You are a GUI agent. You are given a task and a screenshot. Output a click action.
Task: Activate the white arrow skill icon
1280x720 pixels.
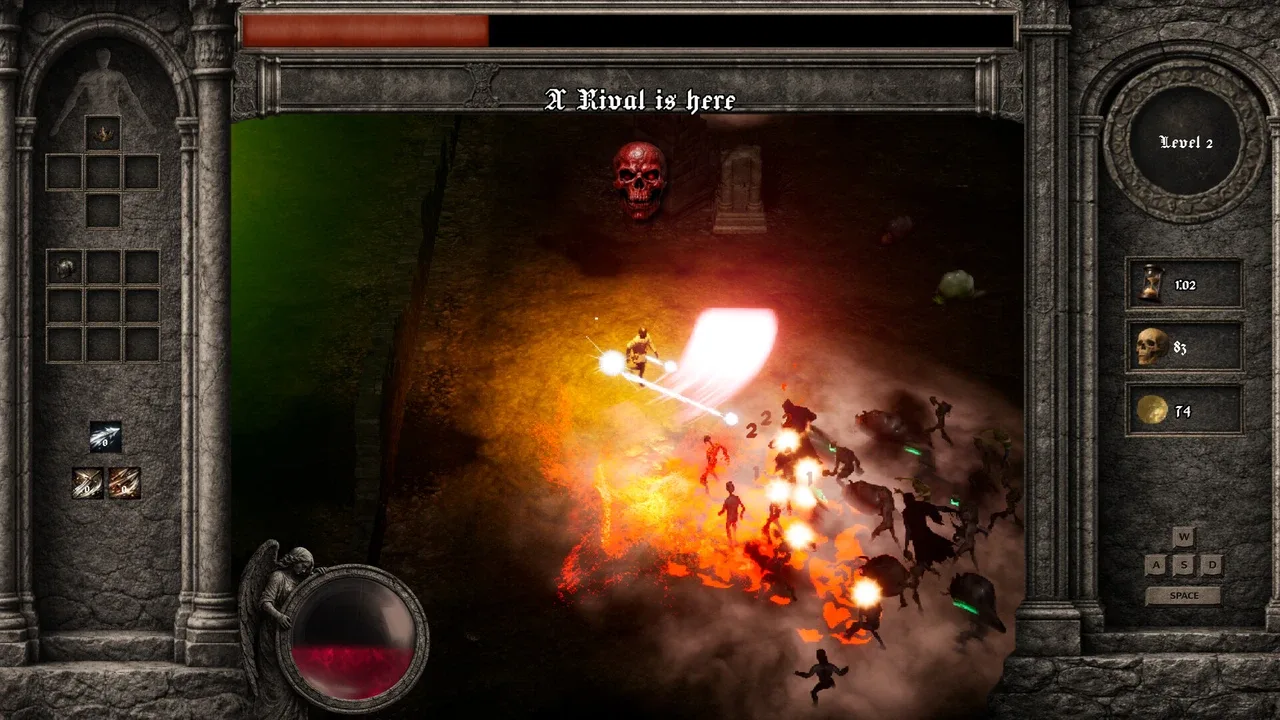tap(105, 436)
